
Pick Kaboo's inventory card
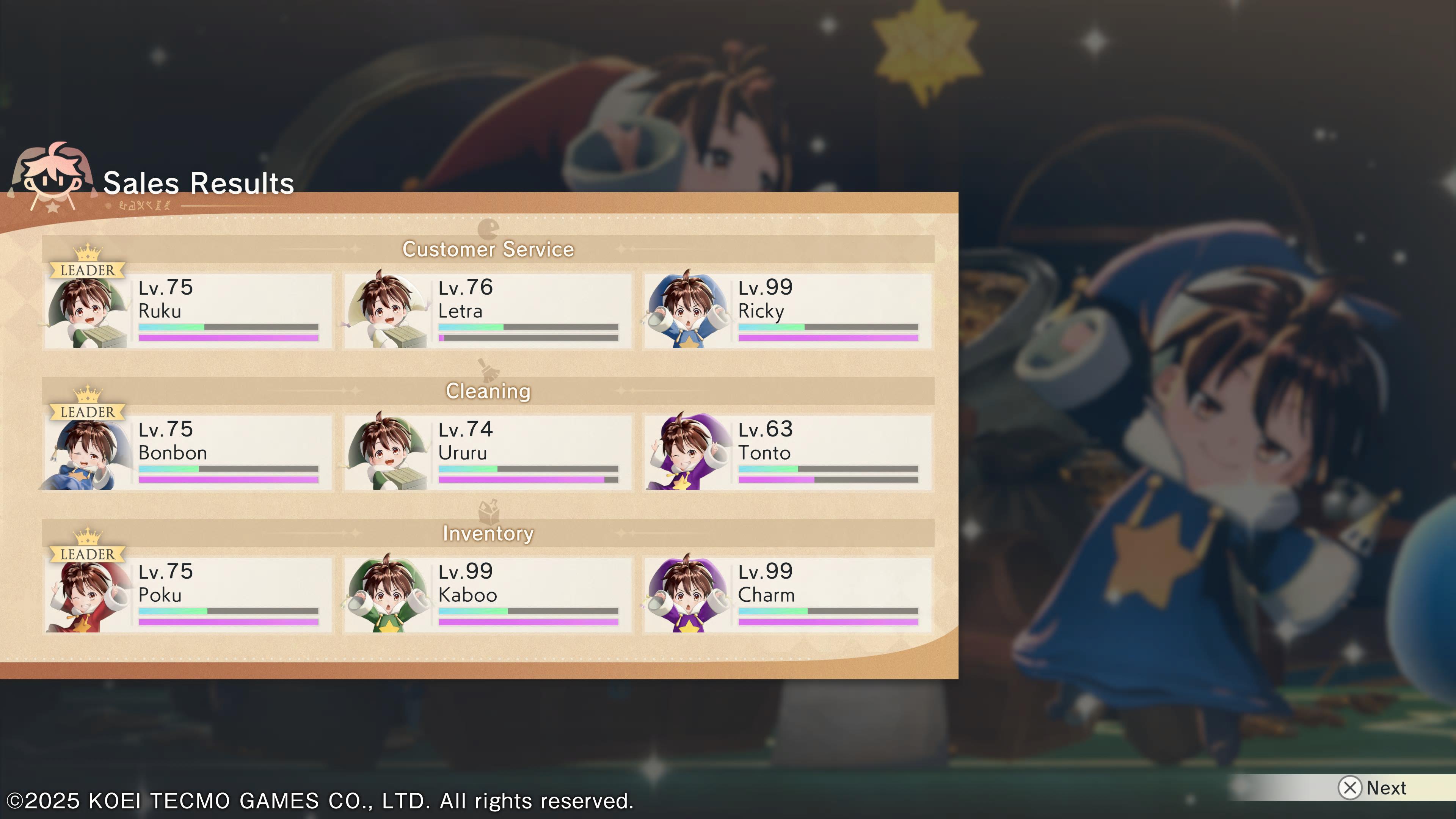pos(488,595)
